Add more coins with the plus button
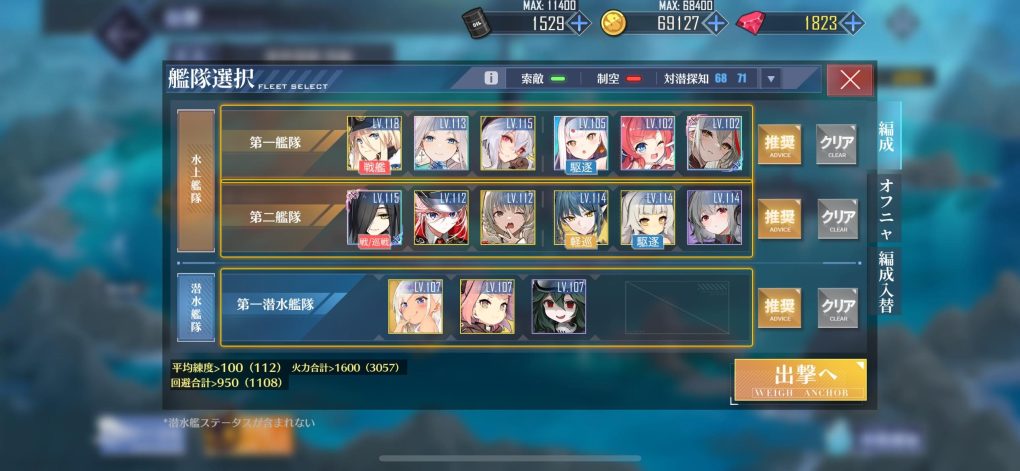Screen dimensions: 1020x471 point(717,23)
